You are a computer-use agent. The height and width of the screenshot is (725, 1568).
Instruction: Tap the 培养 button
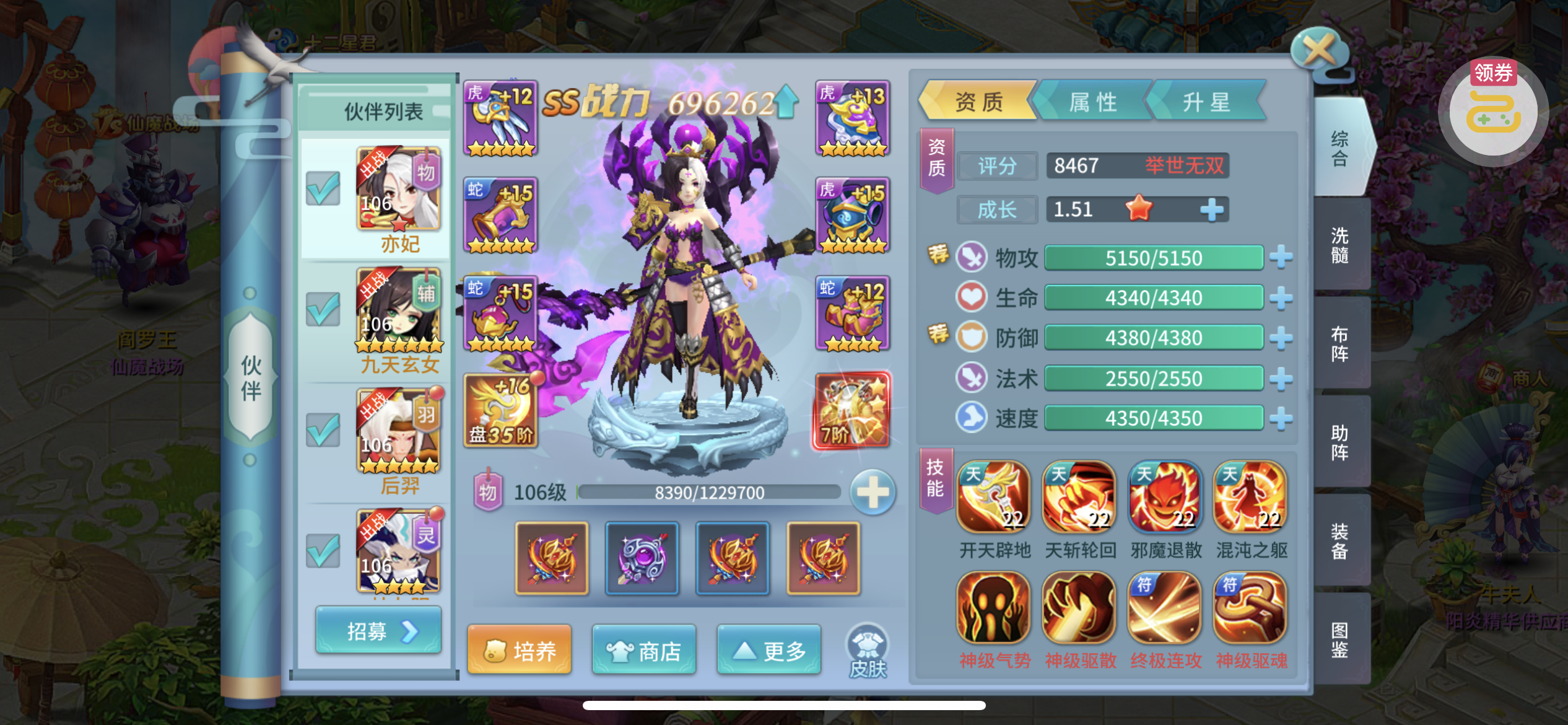pos(520,650)
